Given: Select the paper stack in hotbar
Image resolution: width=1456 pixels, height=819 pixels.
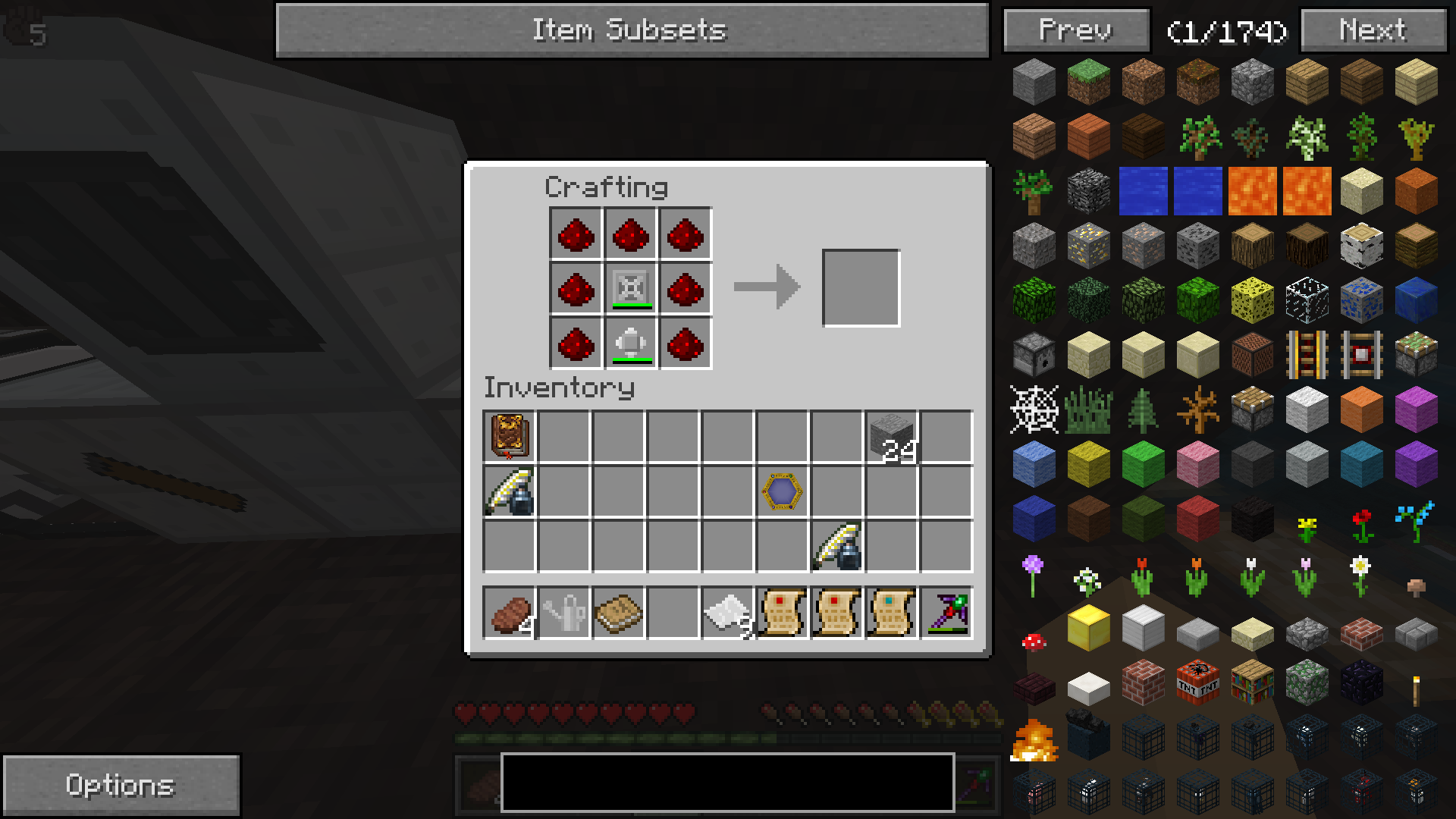Looking at the screenshot, I should 727,613.
